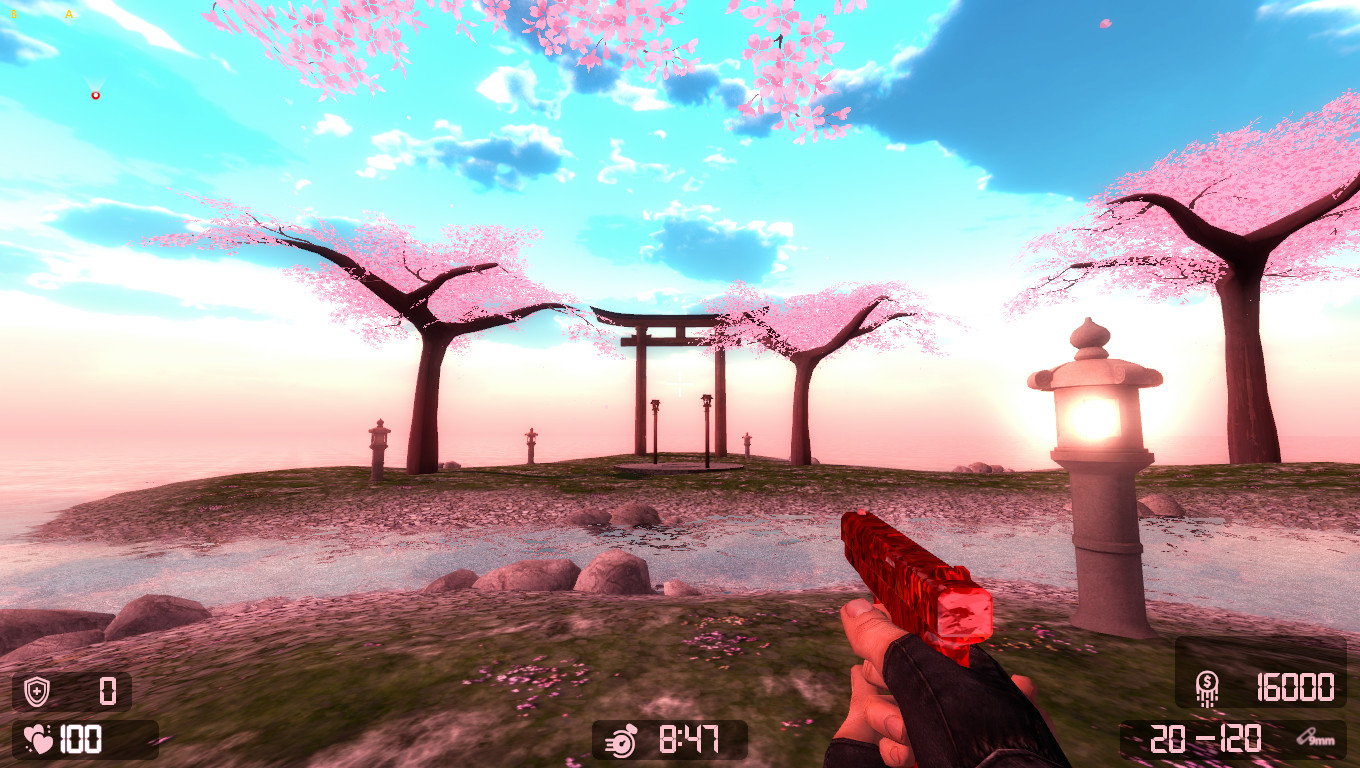Select the yellow B waypoint marker
Image resolution: width=1360 pixels, height=768 pixels.
[x=14, y=15]
